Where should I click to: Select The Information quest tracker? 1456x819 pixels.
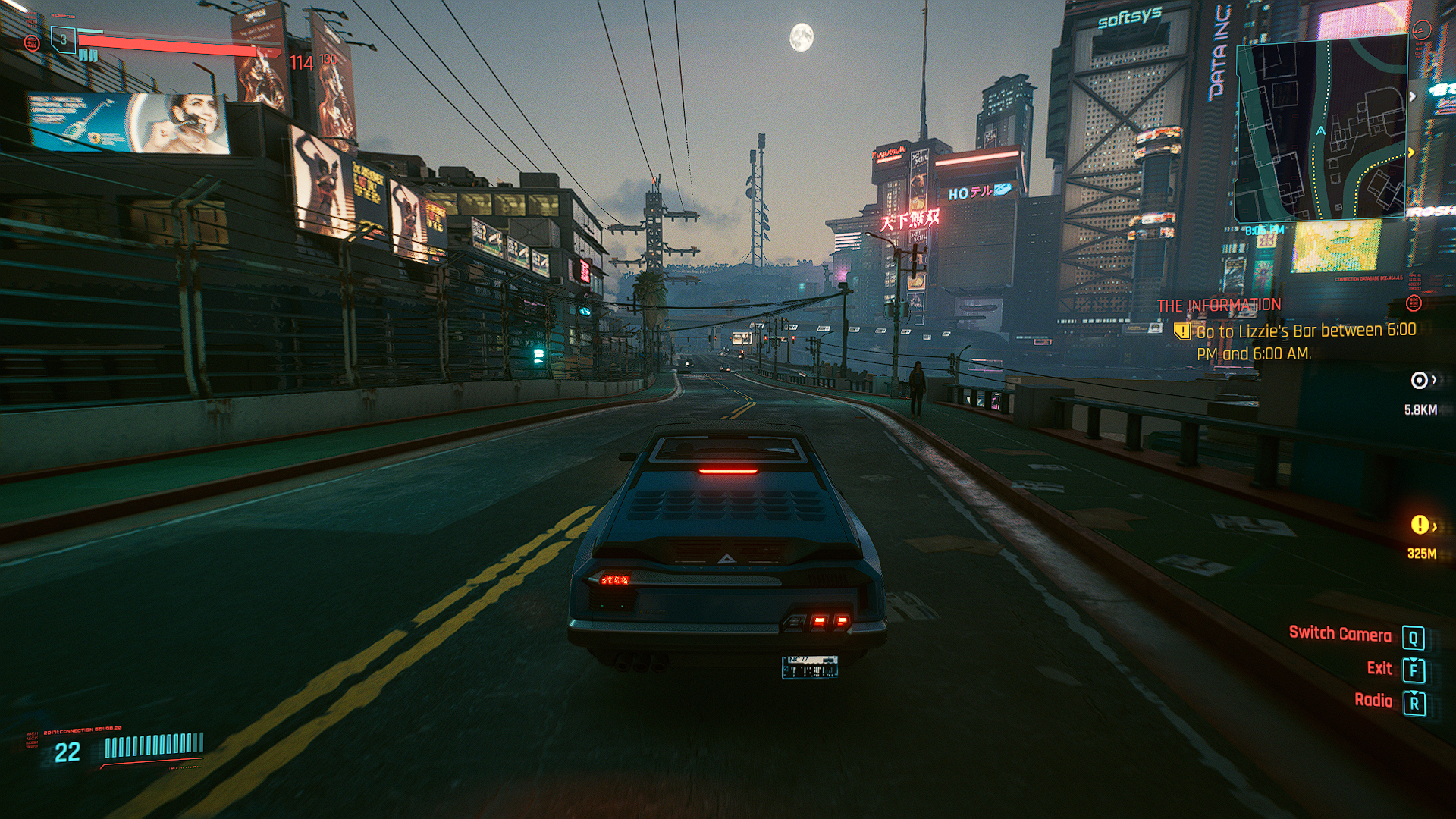[x=1219, y=306]
